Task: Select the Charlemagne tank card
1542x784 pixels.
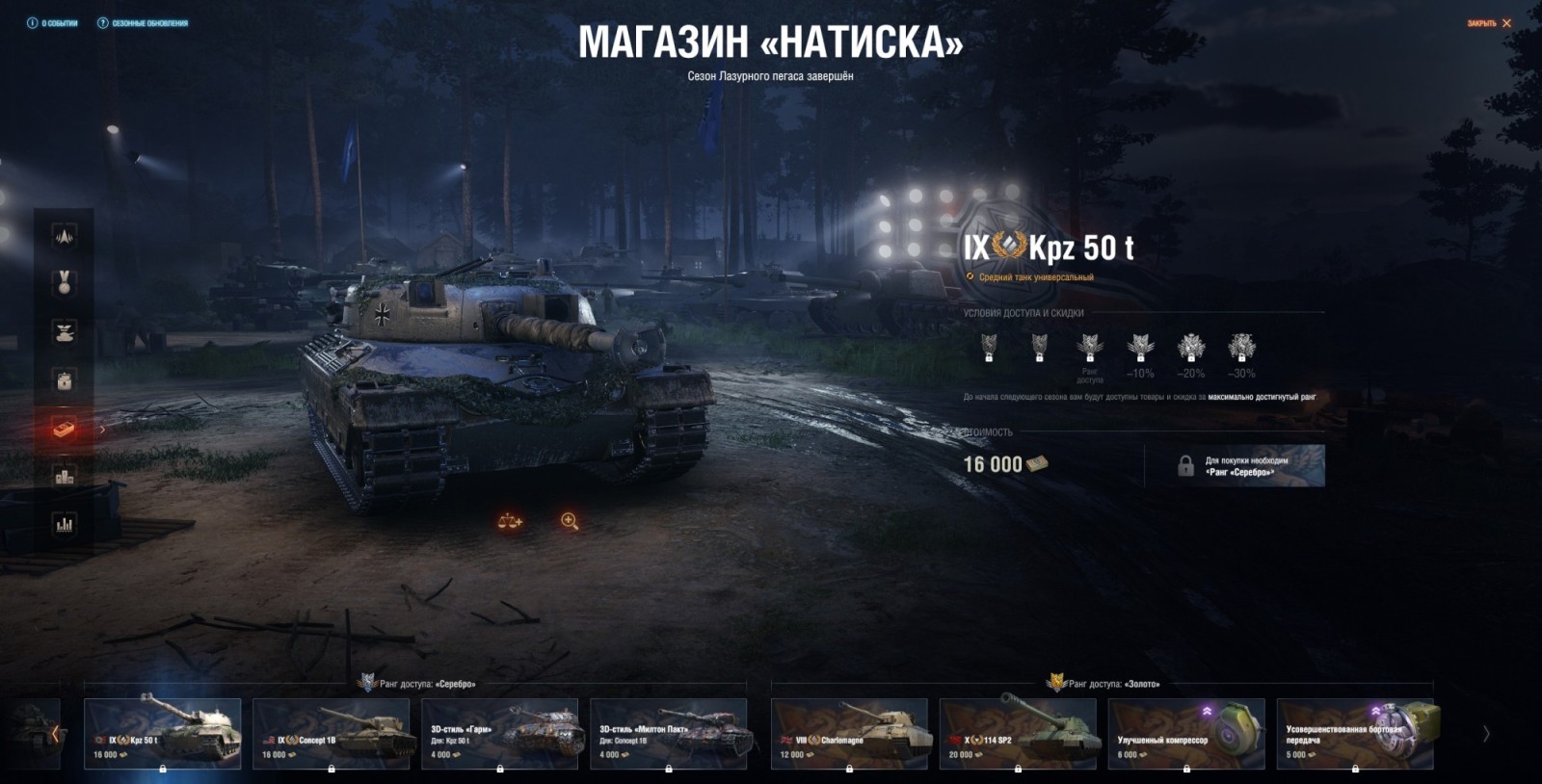Action: 849,733
